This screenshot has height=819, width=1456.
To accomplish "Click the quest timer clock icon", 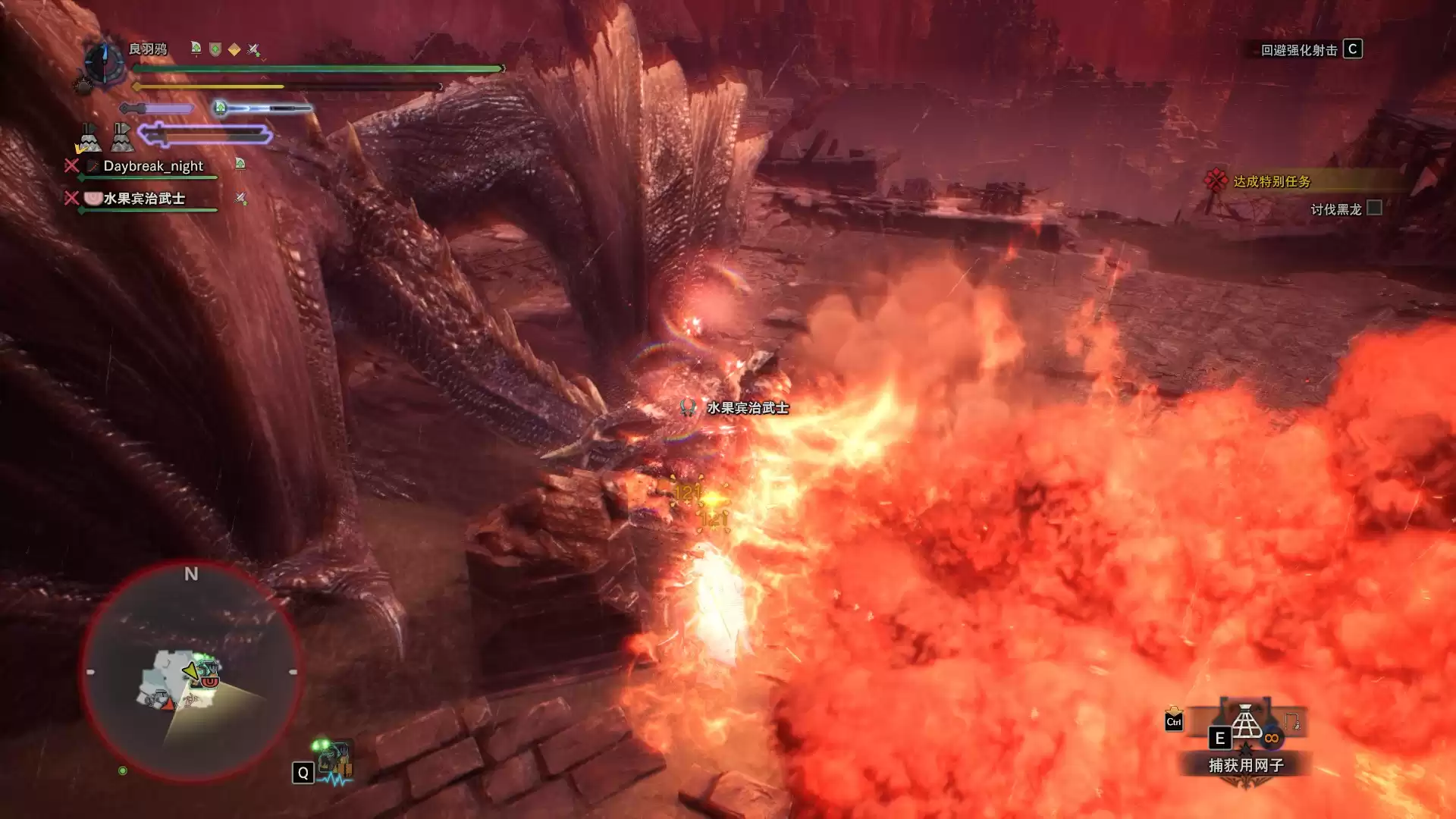I will point(104,62).
